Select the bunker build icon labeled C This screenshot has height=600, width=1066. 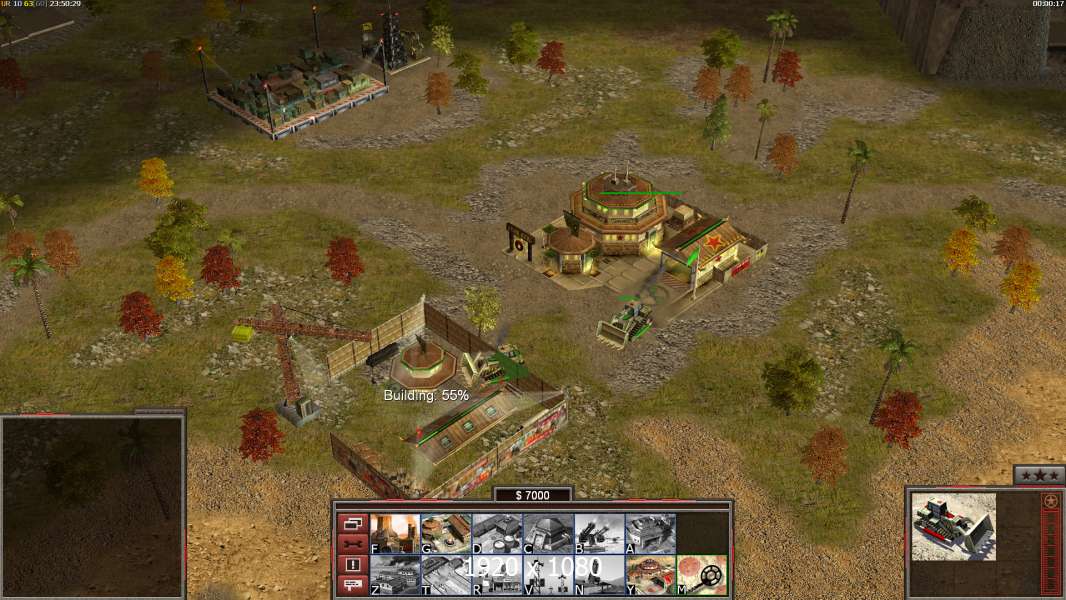pyautogui.click(x=547, y=534)
